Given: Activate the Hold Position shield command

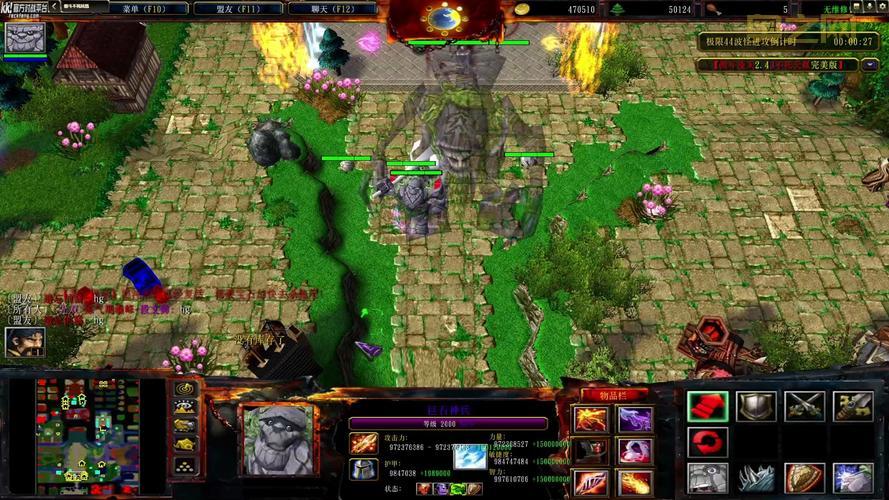Looking at the screenshot, I should click(x=755, y=406).
